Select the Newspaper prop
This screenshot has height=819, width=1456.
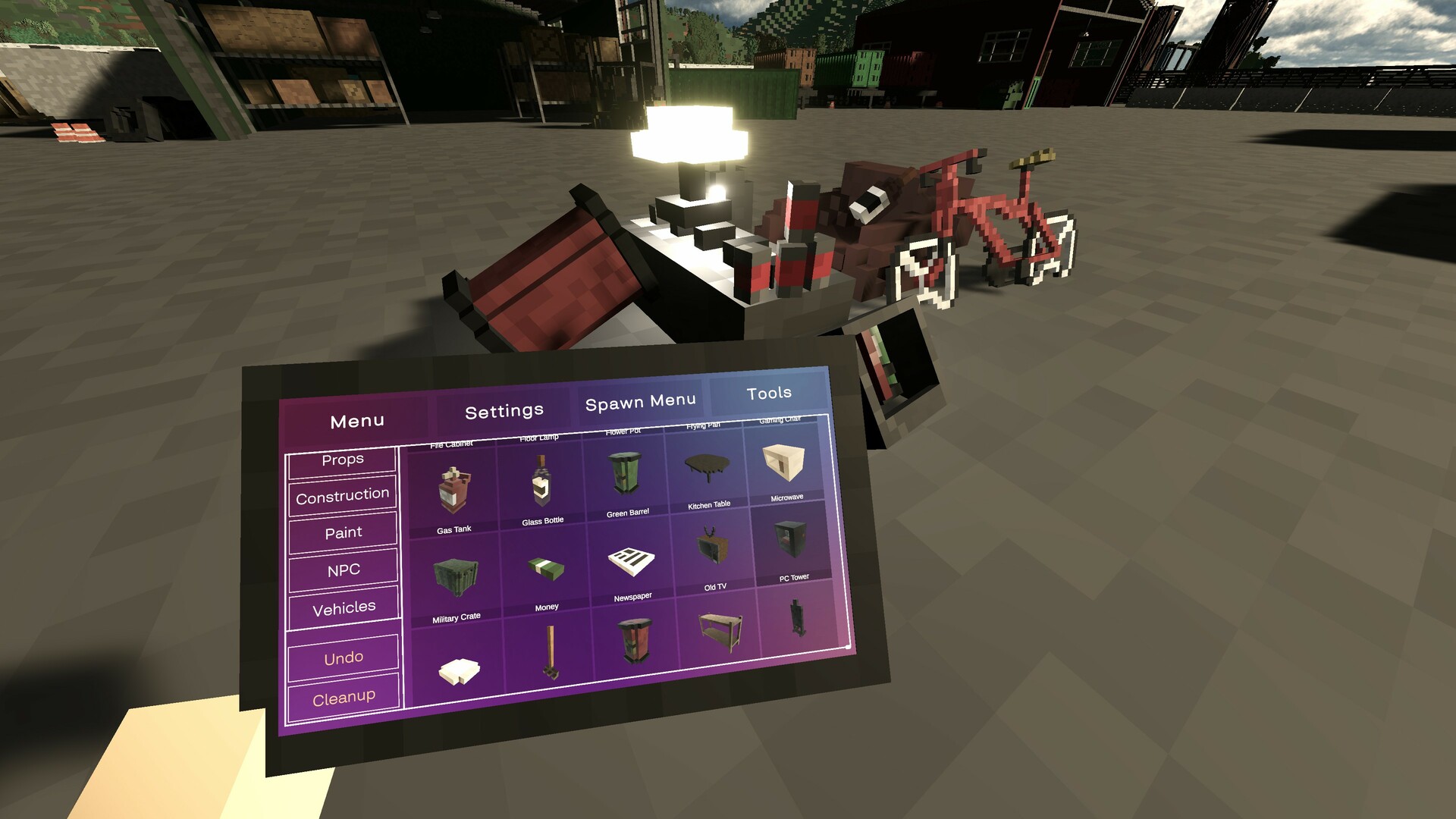coord(631,561)
